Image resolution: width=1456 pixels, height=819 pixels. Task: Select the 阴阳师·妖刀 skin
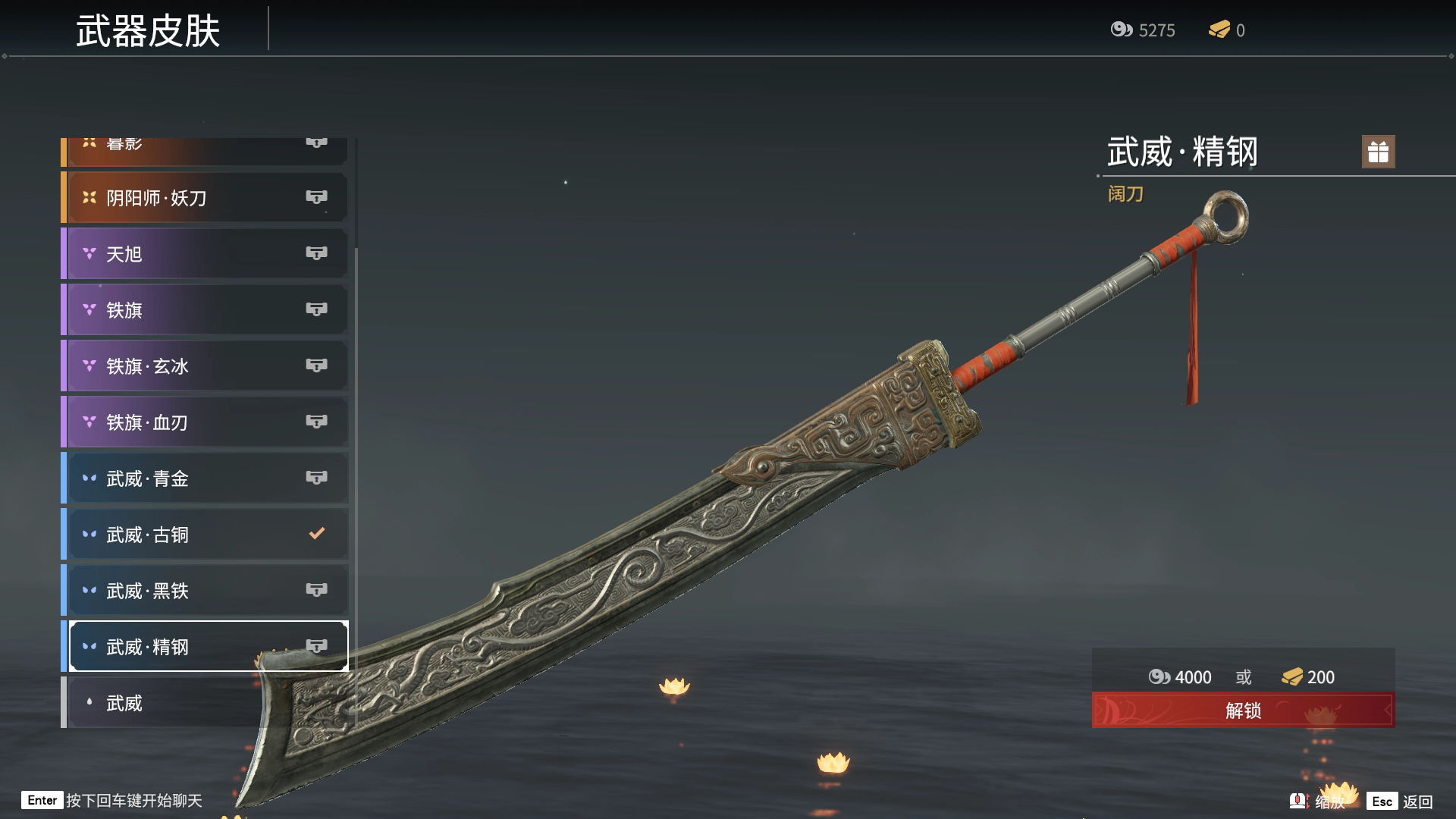pos(205,198)
